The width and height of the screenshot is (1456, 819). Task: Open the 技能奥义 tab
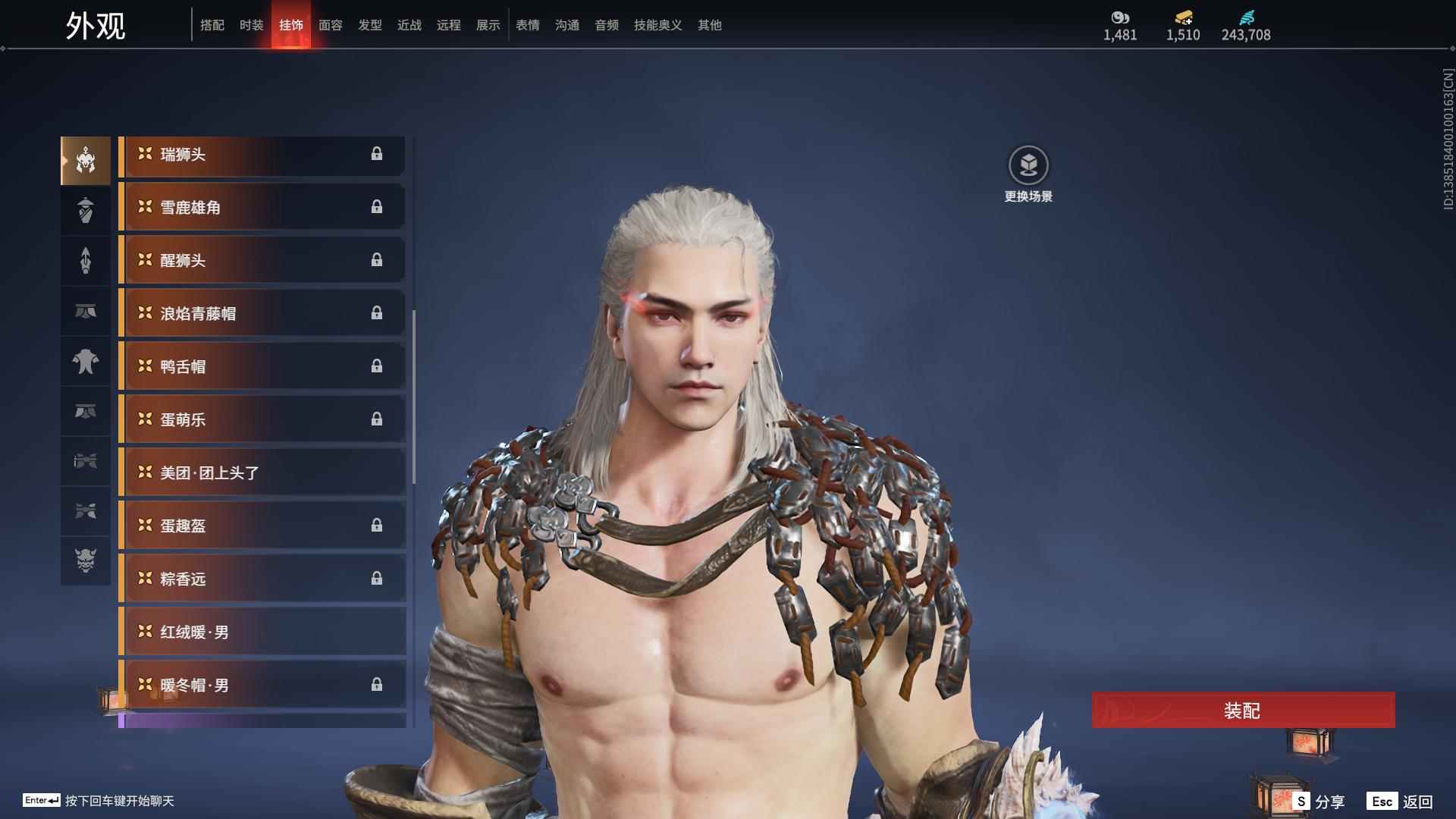pyautogui.click(x=657, y=25)
